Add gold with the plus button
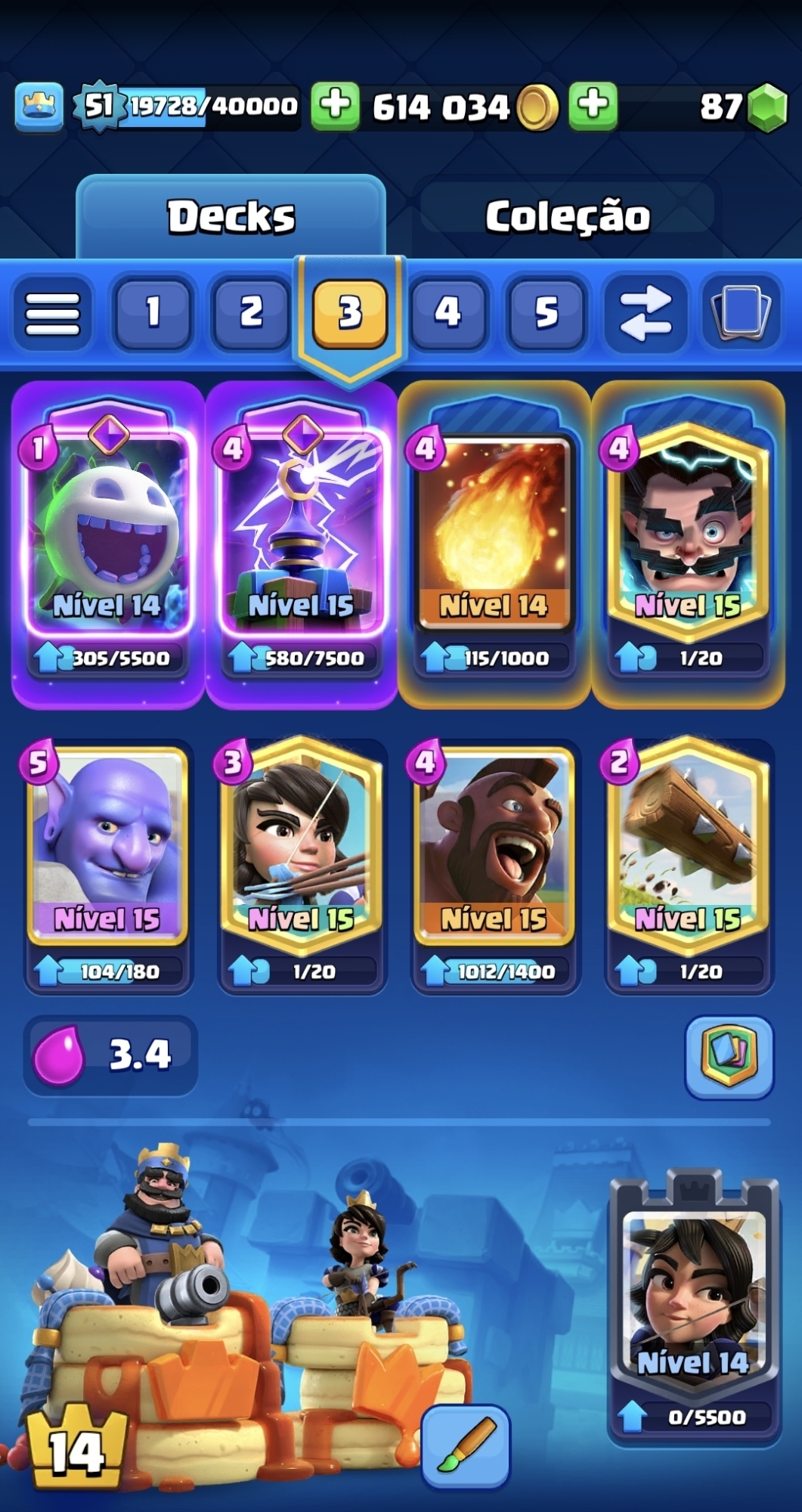The image size is (802, 1512). pyautogui.click(x=335, y=105)
